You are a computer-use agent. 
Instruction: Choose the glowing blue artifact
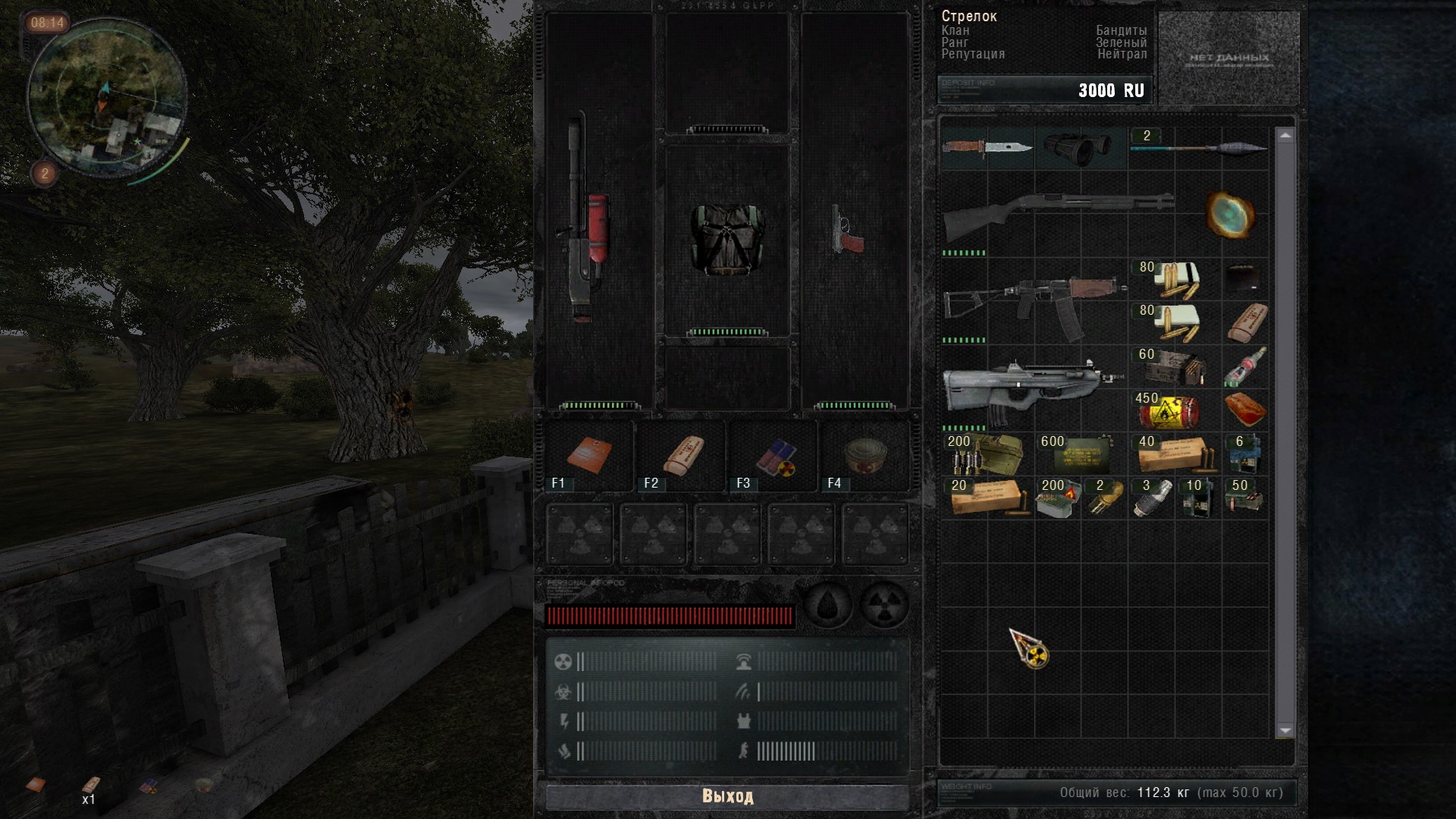(1229, 213)
